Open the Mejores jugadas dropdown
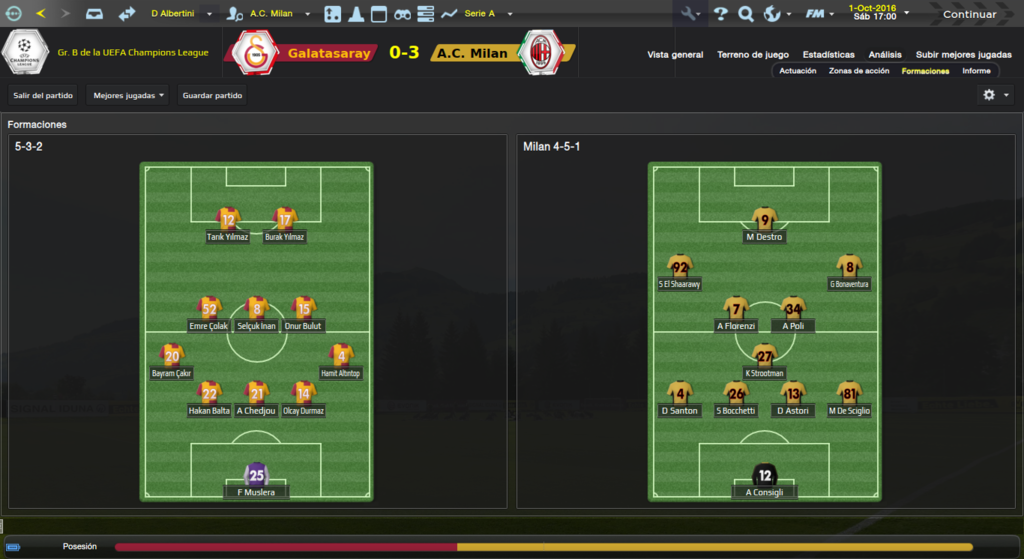Image resolution: width=1024 pixels, height=559 pixels. (x=128, y=96)
